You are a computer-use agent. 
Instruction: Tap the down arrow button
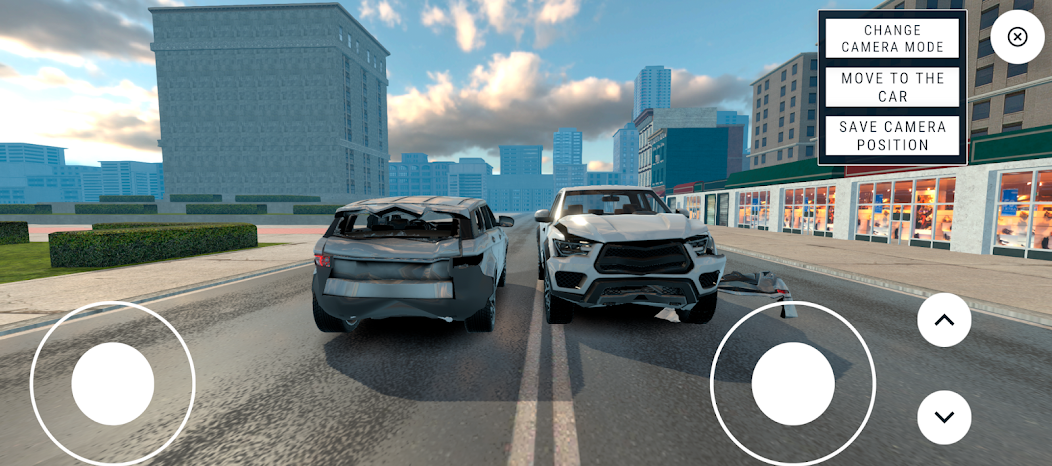(944, 417)
